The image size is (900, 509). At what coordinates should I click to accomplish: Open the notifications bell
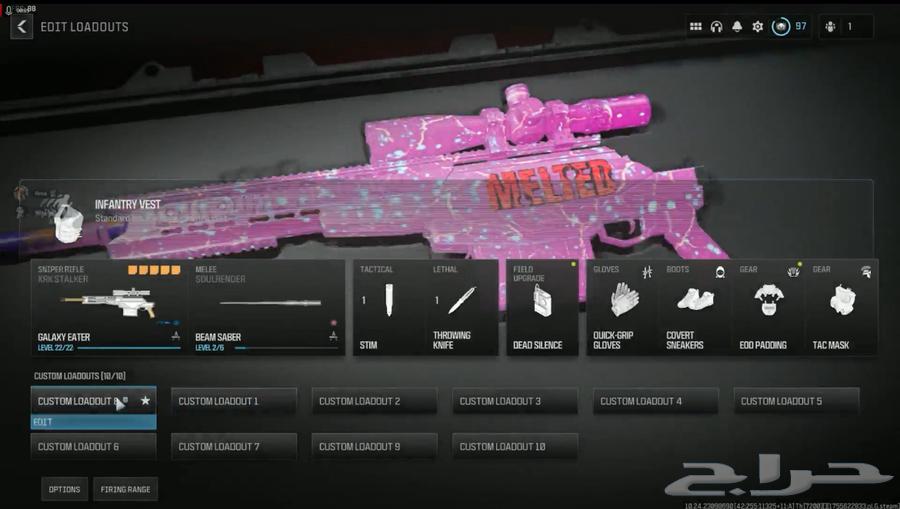pyautogui.click(x=737, y=27)
